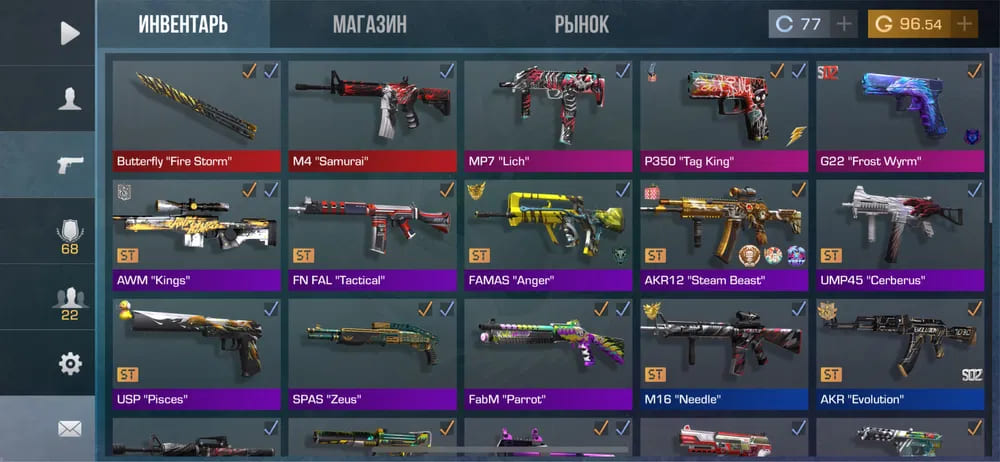1000x462 pixels.
Task: Select the AKR "Evolution" rifle
Action: tap(900, 353)
